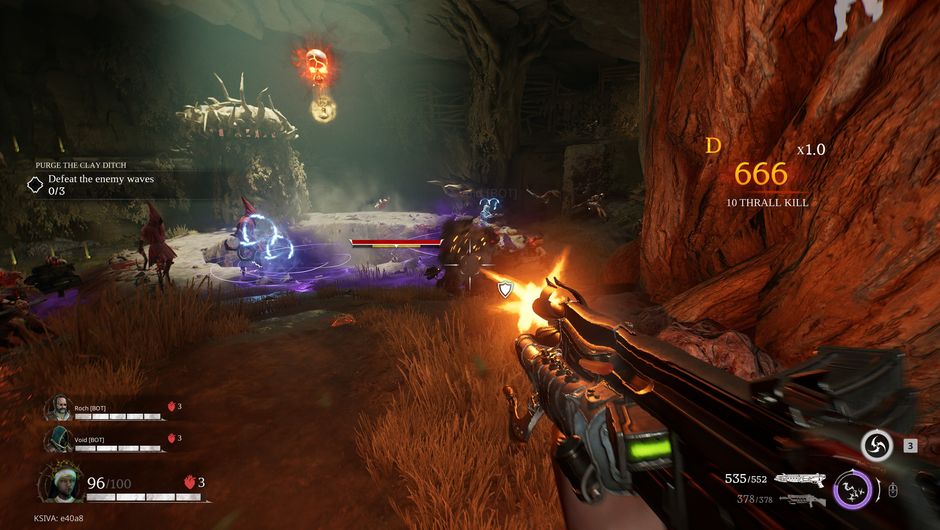The width and height of the screenshot is (940, 530).
Task: Select the equipped primary weapon icon
Action: point(799,479)
